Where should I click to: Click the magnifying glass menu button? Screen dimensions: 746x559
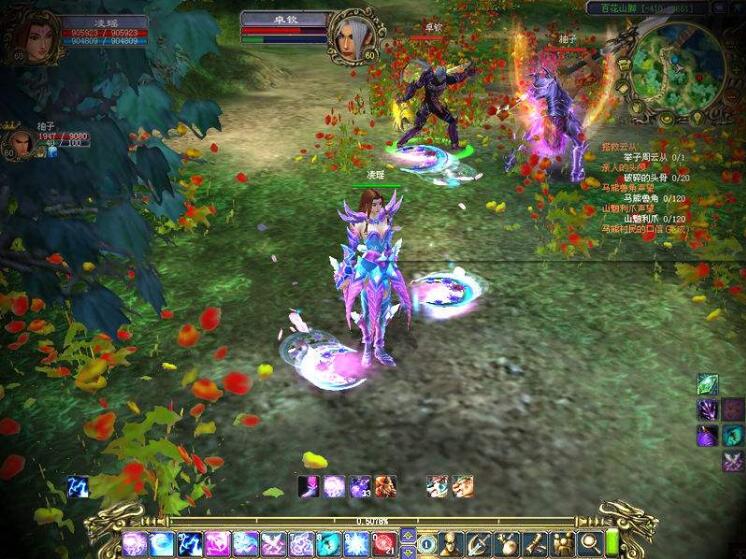pyautogui.click(x=588, y=543)
